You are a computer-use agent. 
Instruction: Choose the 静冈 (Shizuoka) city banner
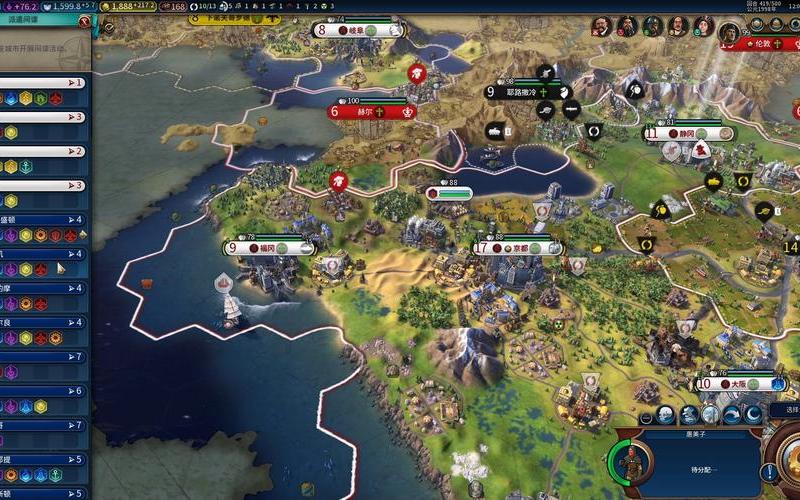(x=688, y=133)
